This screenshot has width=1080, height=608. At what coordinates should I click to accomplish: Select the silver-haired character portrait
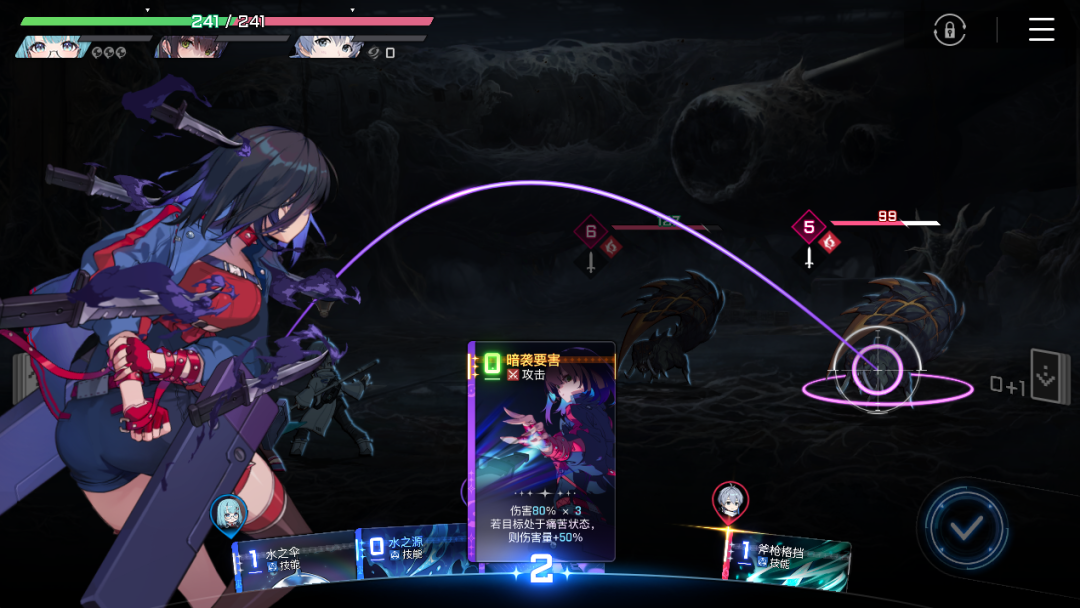[x=324, y=46]
